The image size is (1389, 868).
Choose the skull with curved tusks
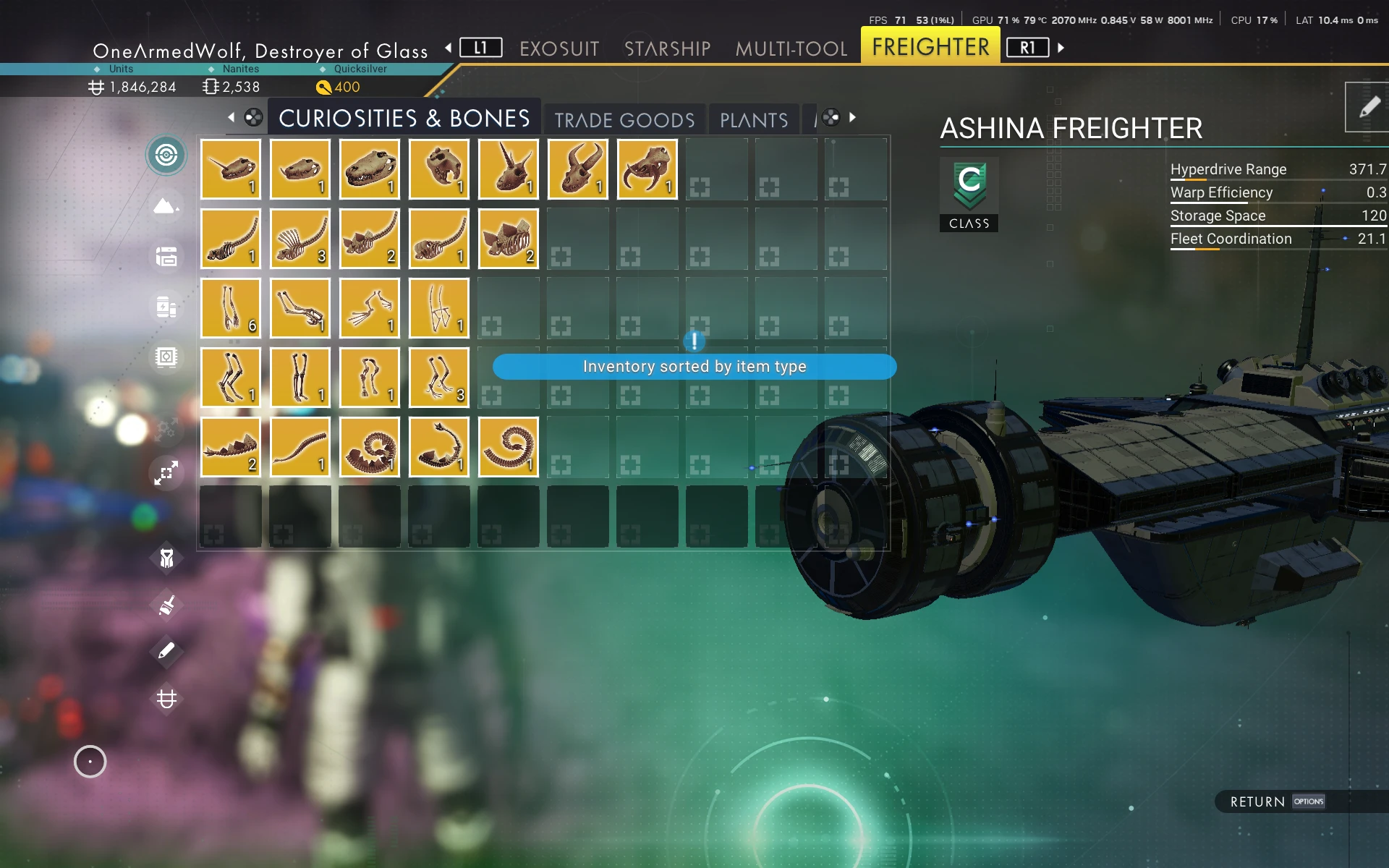click(x=647, y=169)
